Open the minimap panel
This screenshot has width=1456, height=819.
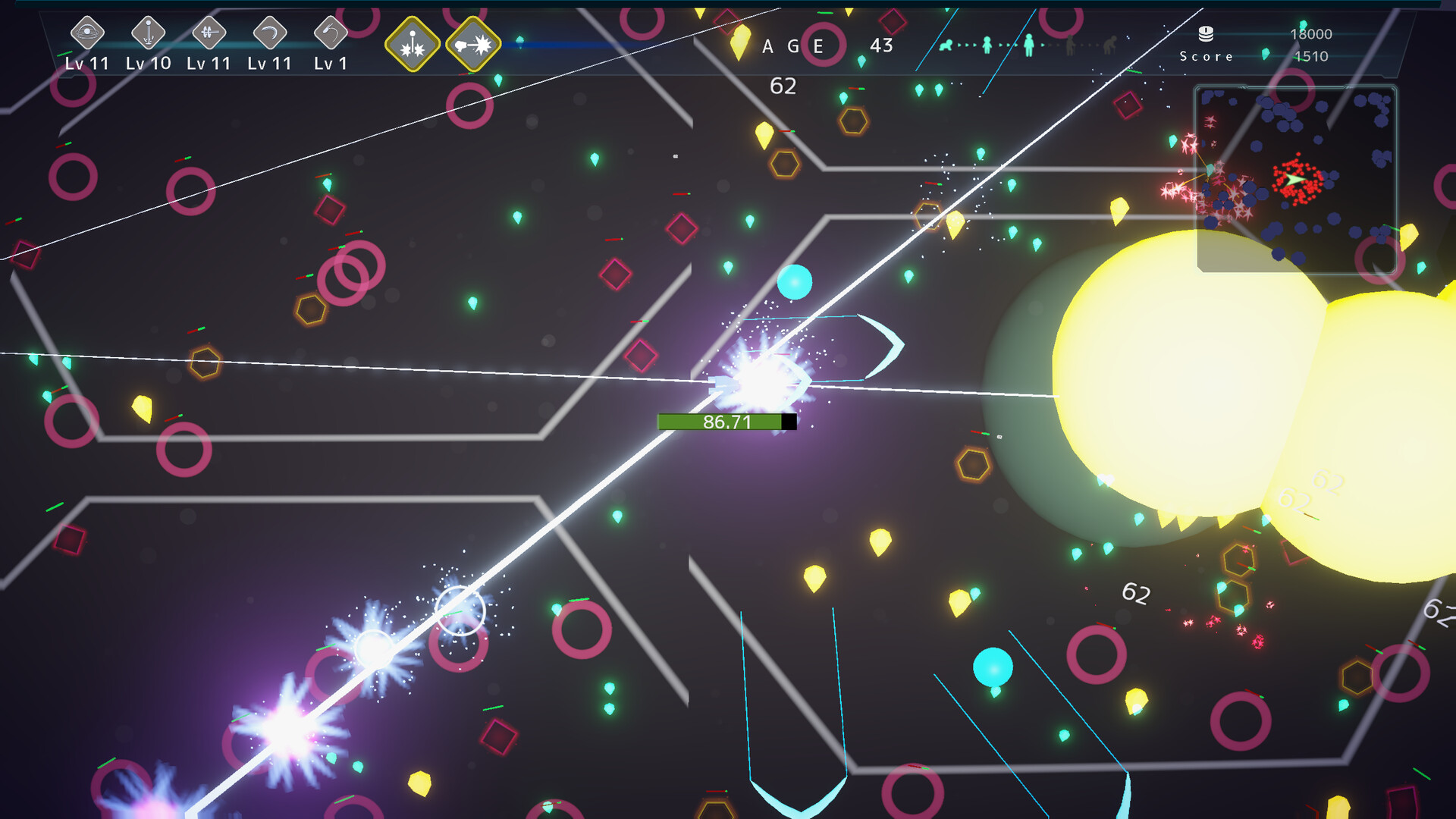(x=1296, y=178)
